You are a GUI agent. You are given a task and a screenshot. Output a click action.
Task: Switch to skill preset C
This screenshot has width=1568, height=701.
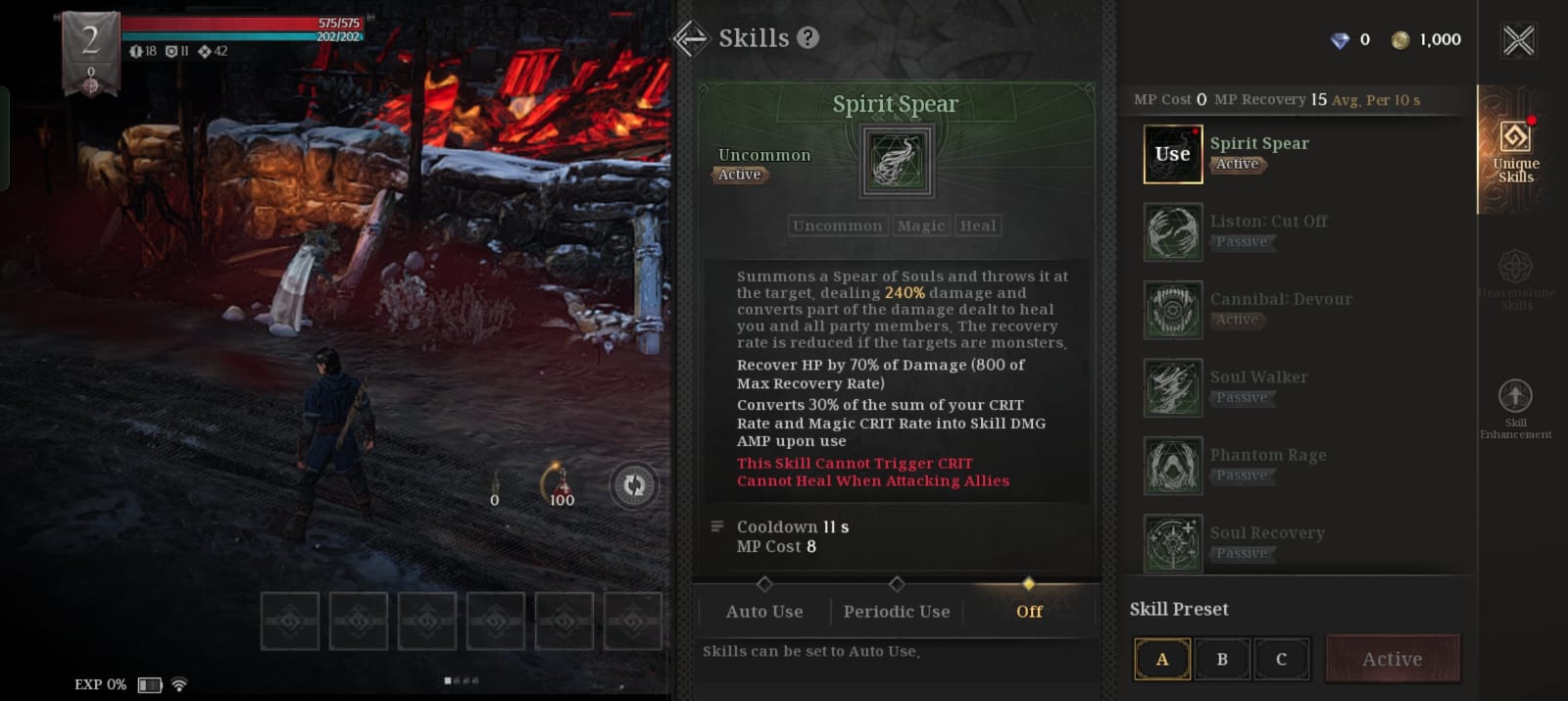(1281, 659)
